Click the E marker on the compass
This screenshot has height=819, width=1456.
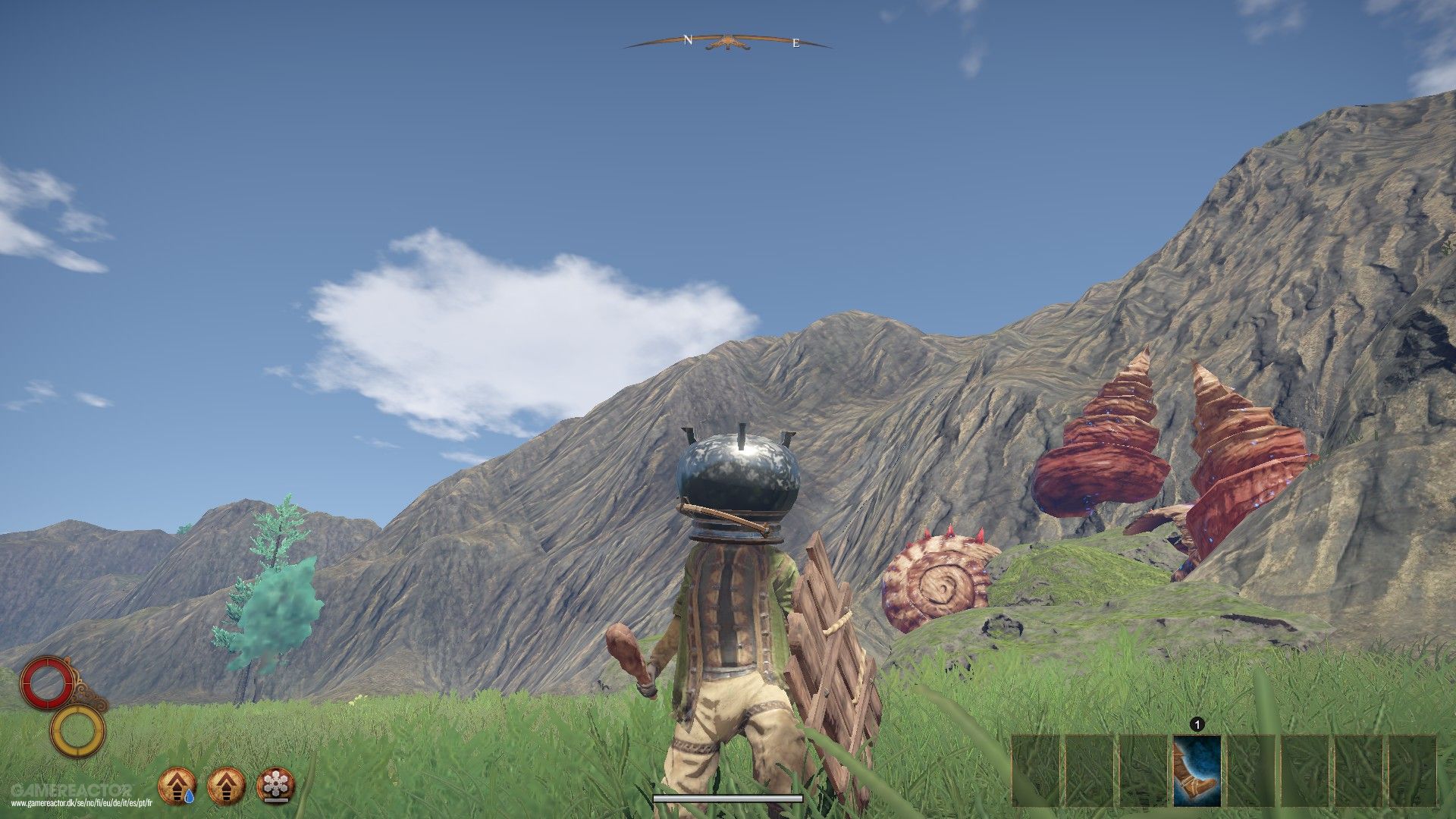(794, 44)
